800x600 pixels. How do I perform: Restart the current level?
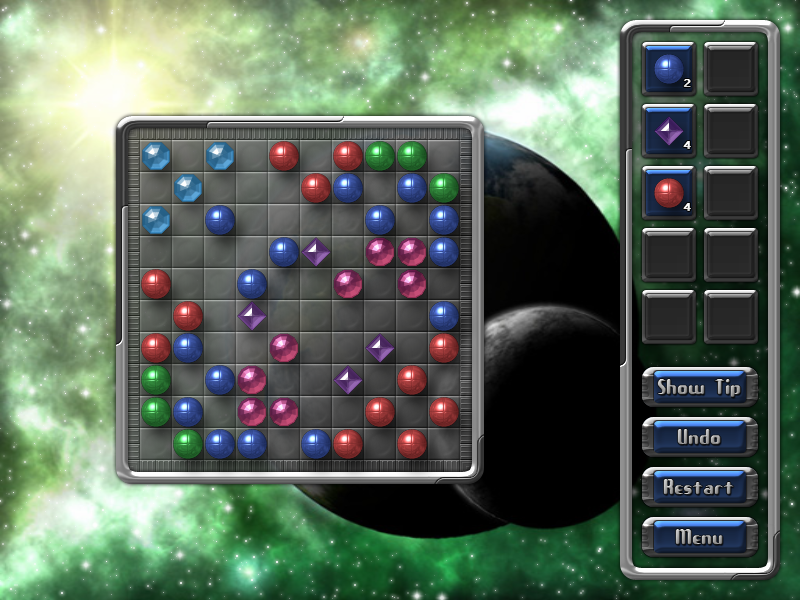pyautogui.click(x=699, y=487)
